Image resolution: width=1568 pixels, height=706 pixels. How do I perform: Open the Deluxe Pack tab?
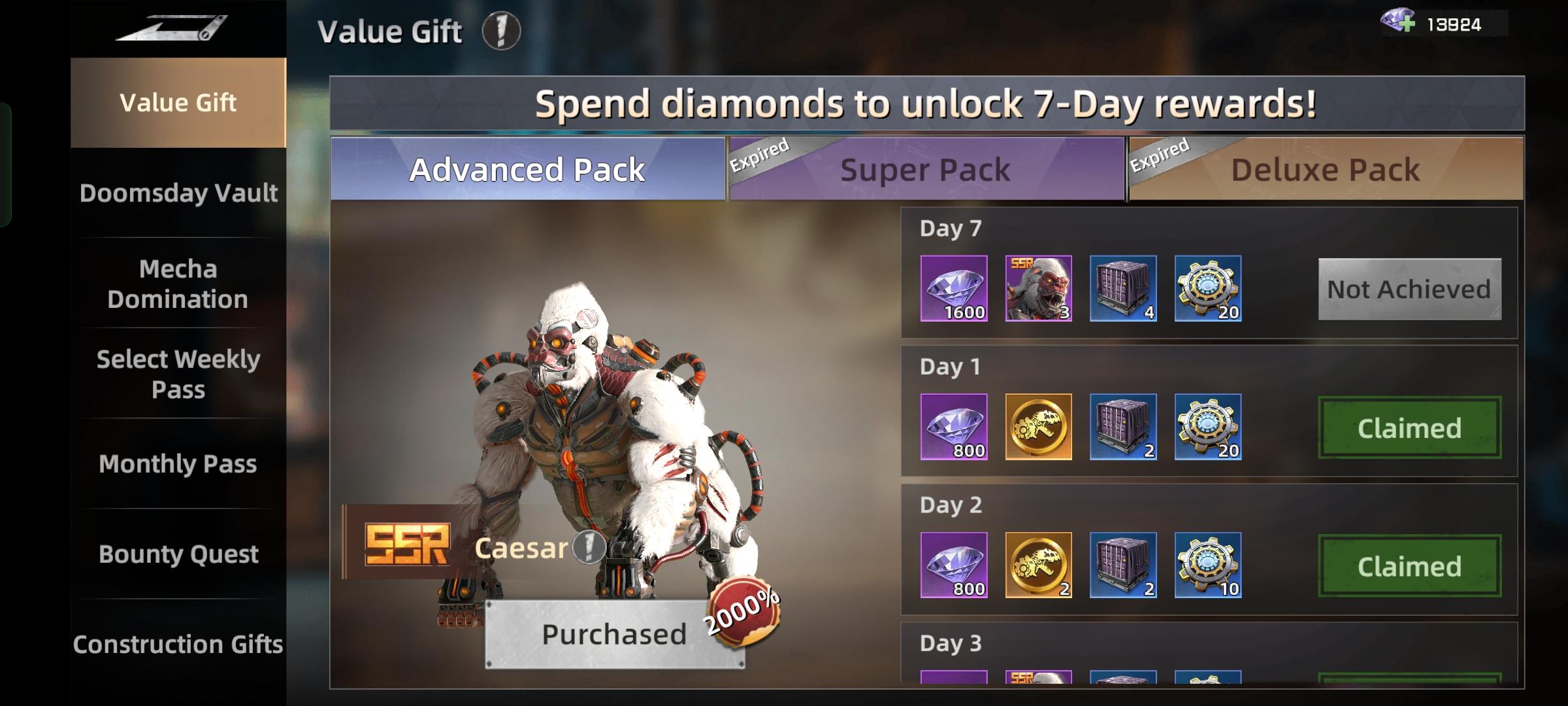point(1323,169)
